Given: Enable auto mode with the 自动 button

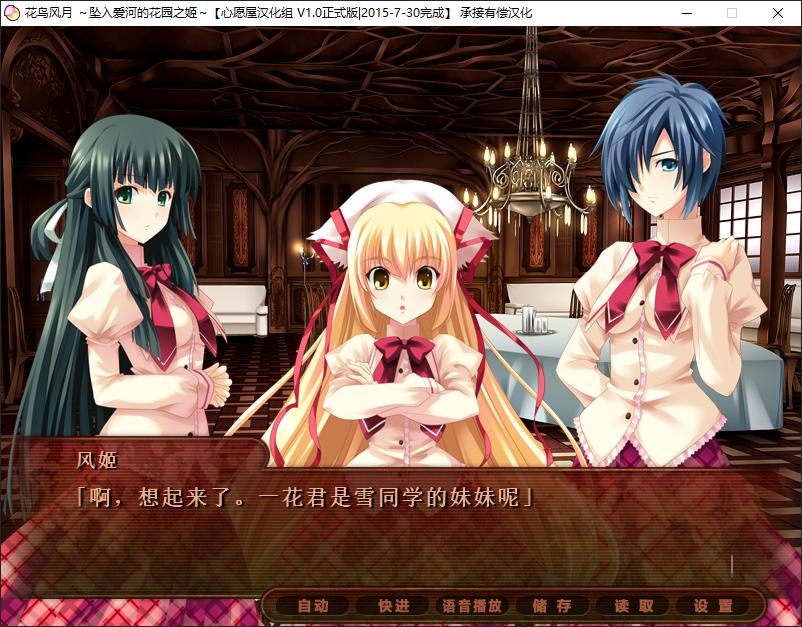Looking at the screenshot, I should [313, 606].
